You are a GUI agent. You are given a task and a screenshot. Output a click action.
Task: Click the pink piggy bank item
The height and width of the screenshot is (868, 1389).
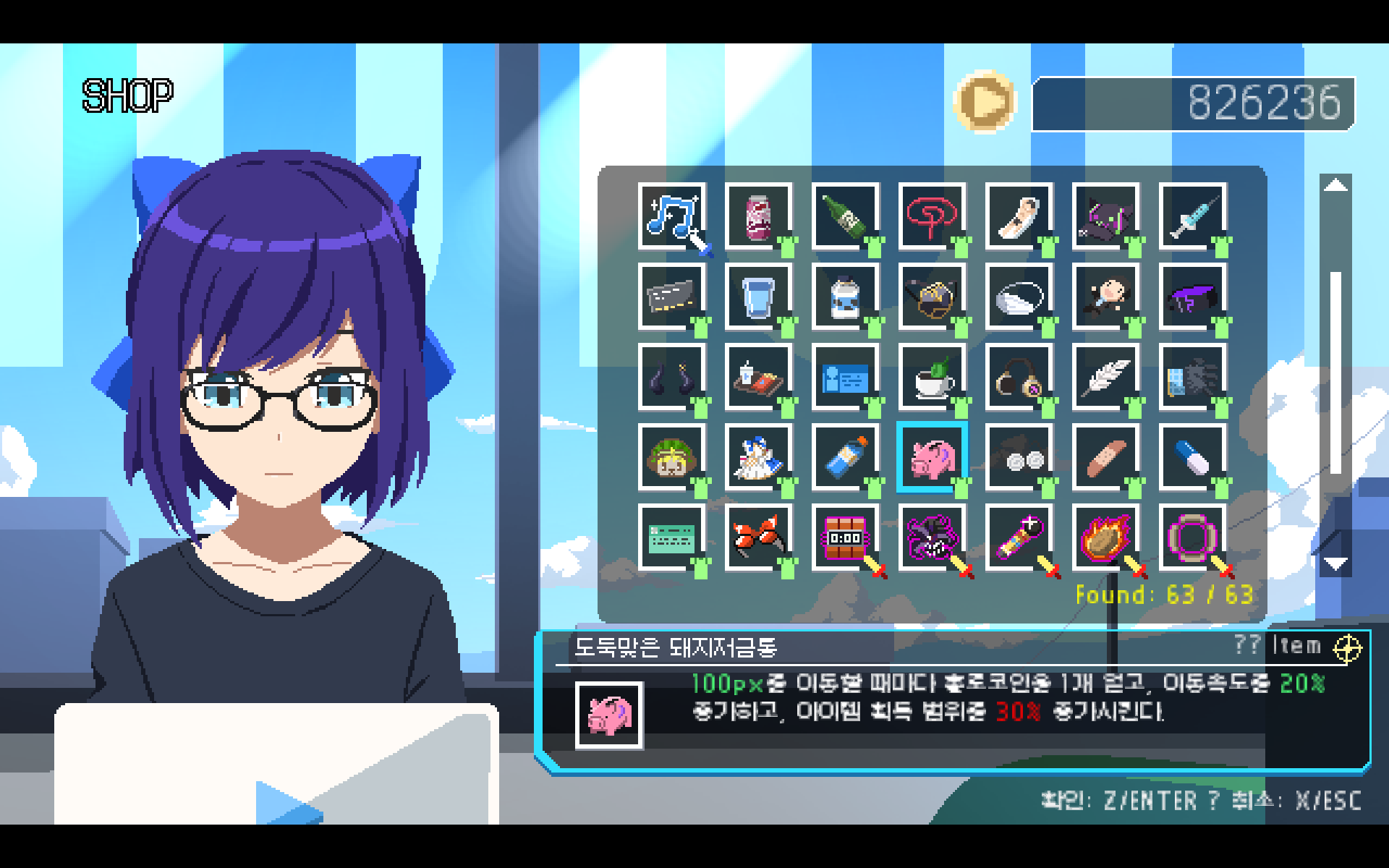pos(932,457)
